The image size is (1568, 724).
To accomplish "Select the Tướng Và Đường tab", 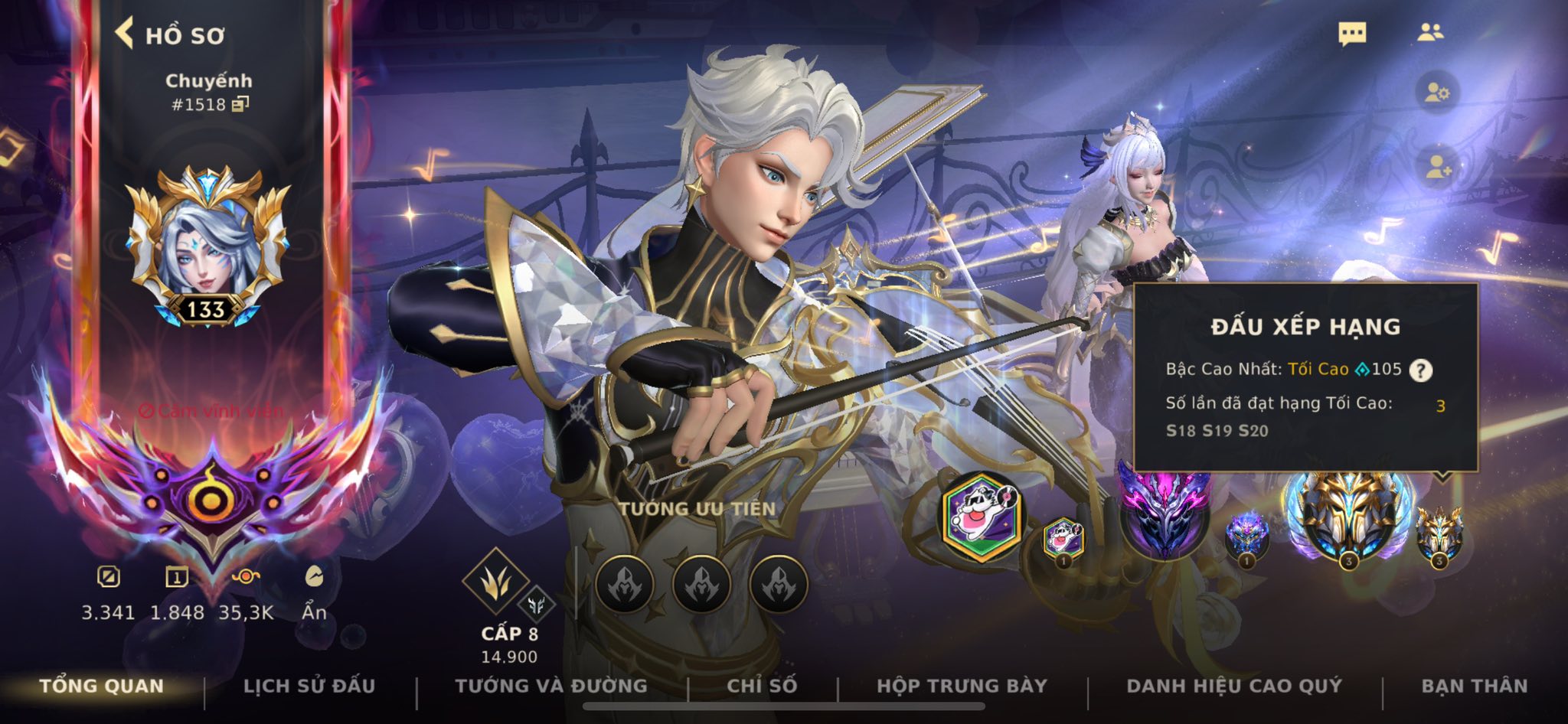I will (551, 686).
